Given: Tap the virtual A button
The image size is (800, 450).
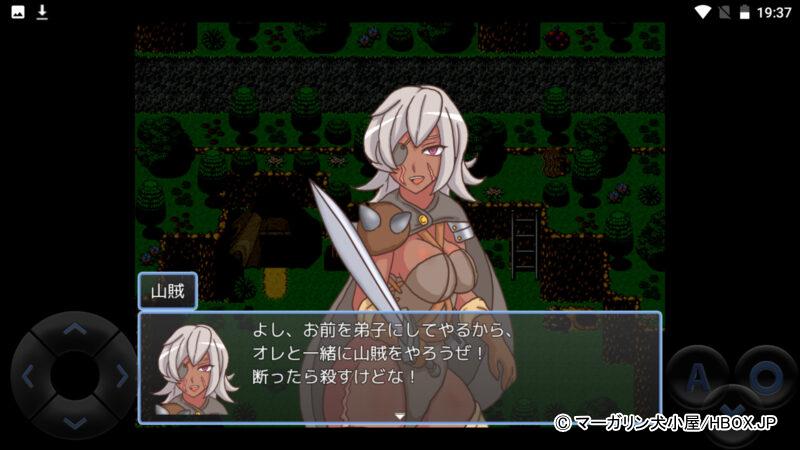Looking at the screenshot, I should click(698, 376).
